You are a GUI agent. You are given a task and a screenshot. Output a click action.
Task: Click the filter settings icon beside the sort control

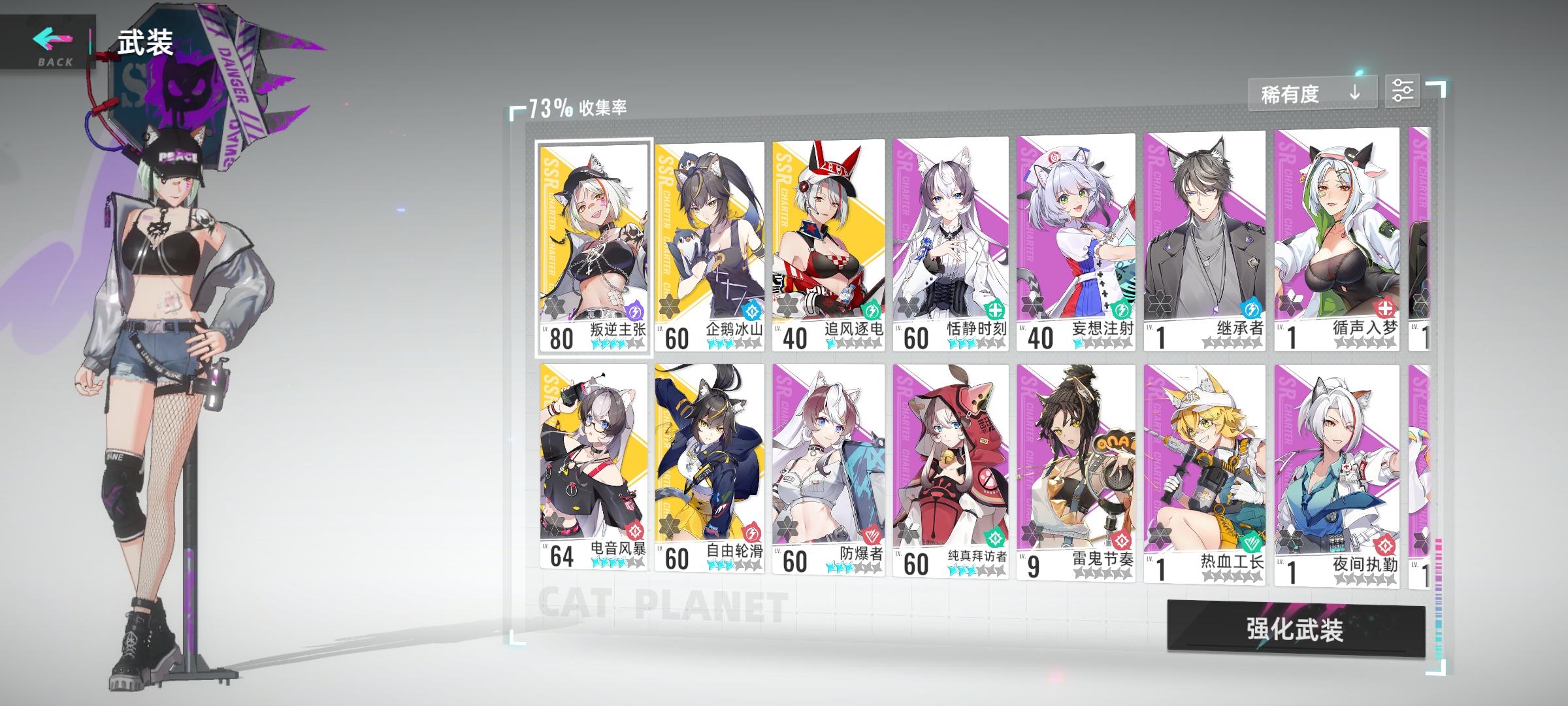(1403, 92)
